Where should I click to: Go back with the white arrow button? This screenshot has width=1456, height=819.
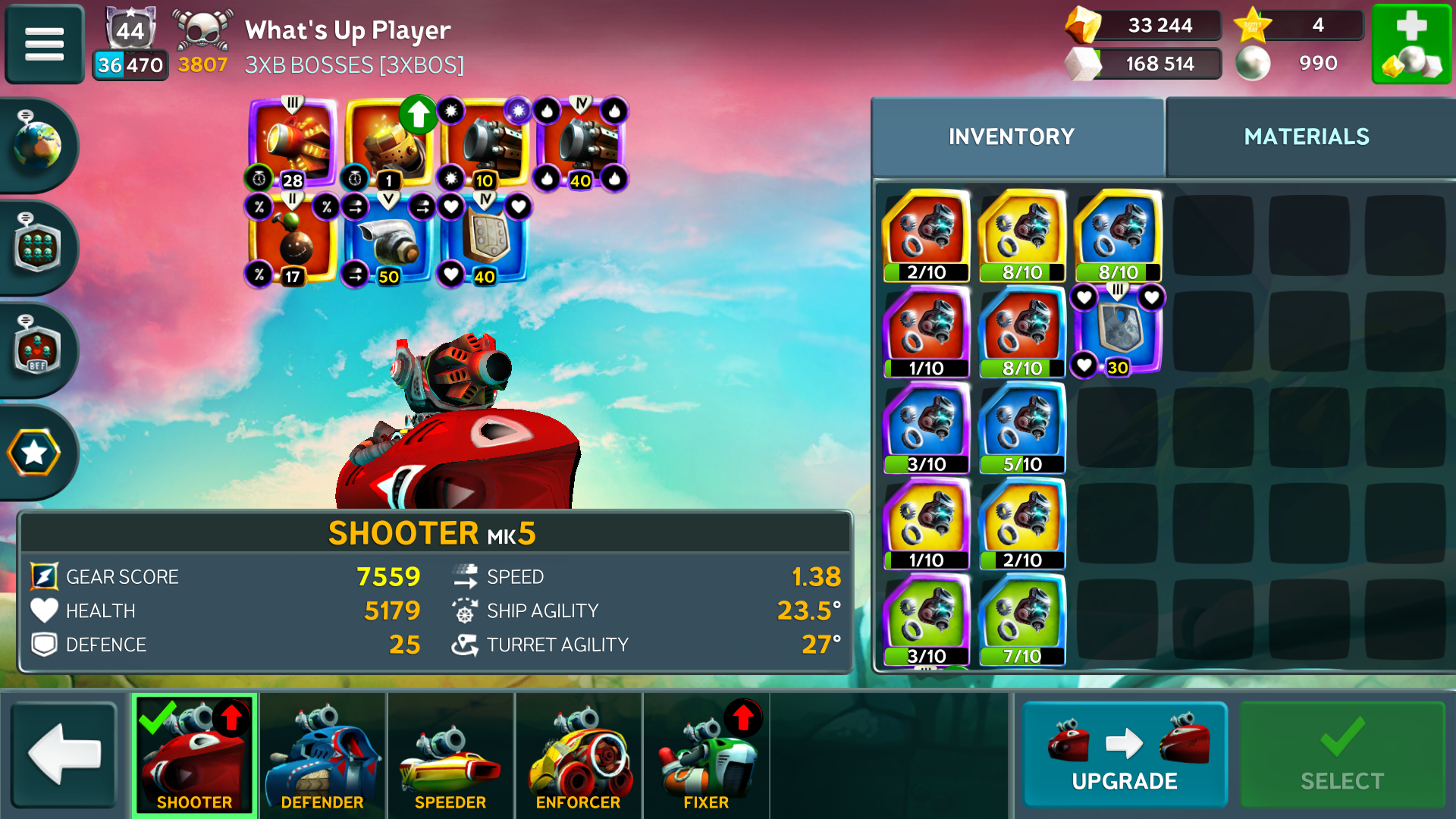64,755
